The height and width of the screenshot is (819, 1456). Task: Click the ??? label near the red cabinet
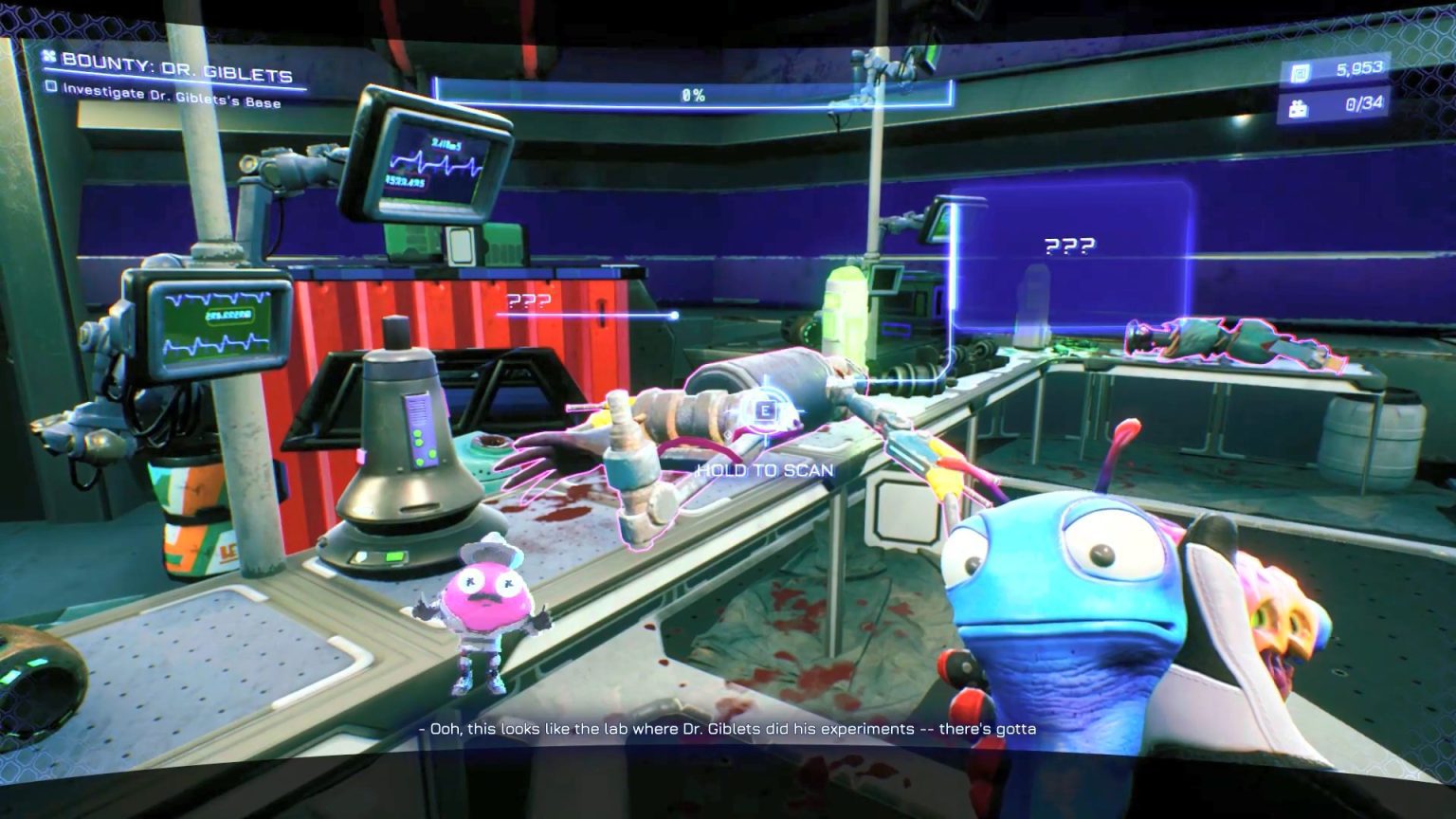[528, 303]
